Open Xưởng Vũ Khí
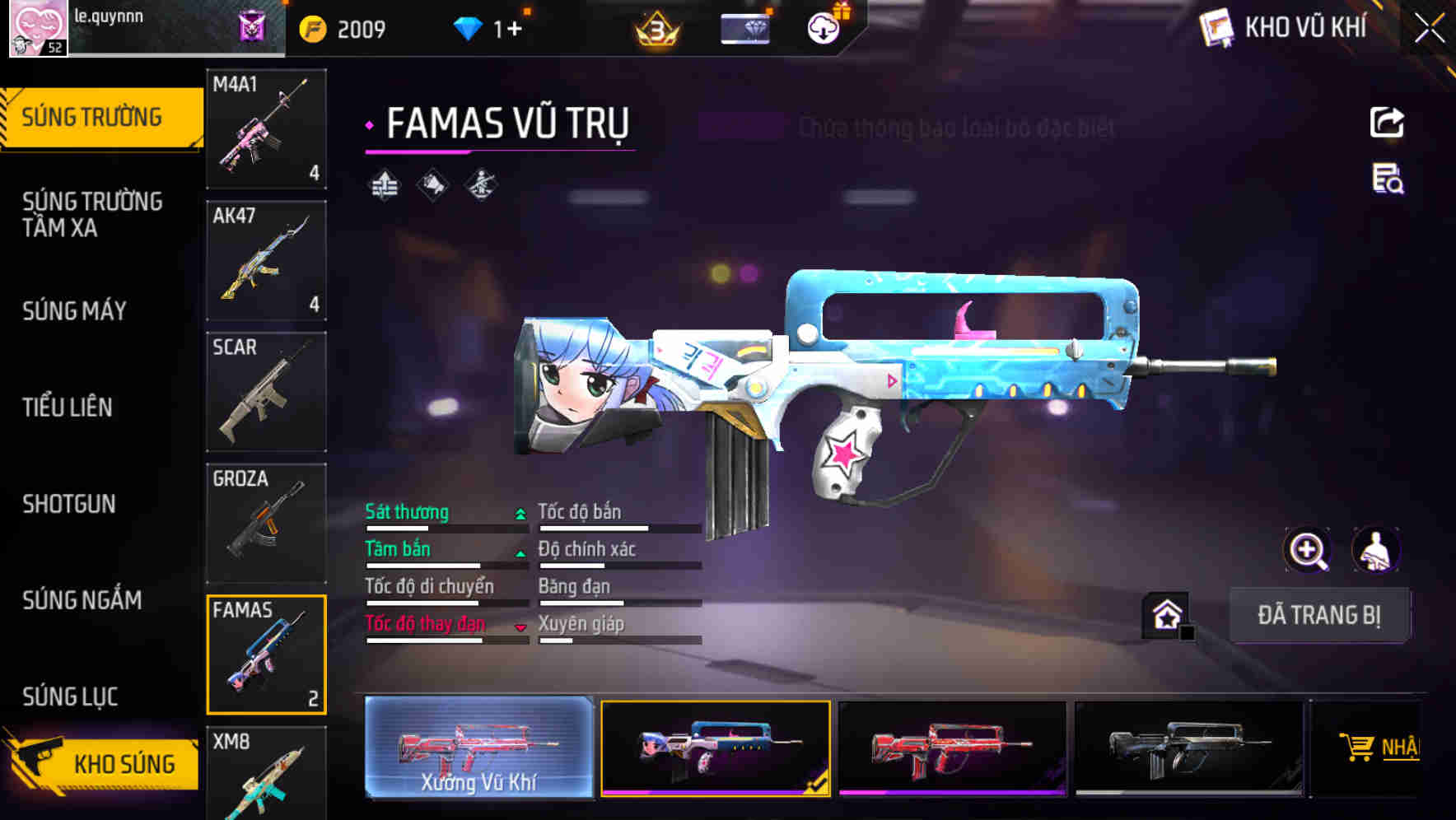The width and height of the screenshot is (1456, 820). point(478,750)
